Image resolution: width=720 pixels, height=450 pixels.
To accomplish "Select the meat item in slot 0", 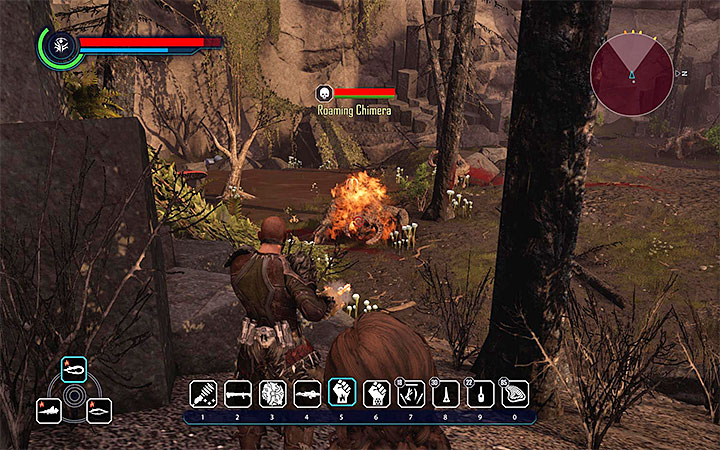I will click(x=514, y=393).
